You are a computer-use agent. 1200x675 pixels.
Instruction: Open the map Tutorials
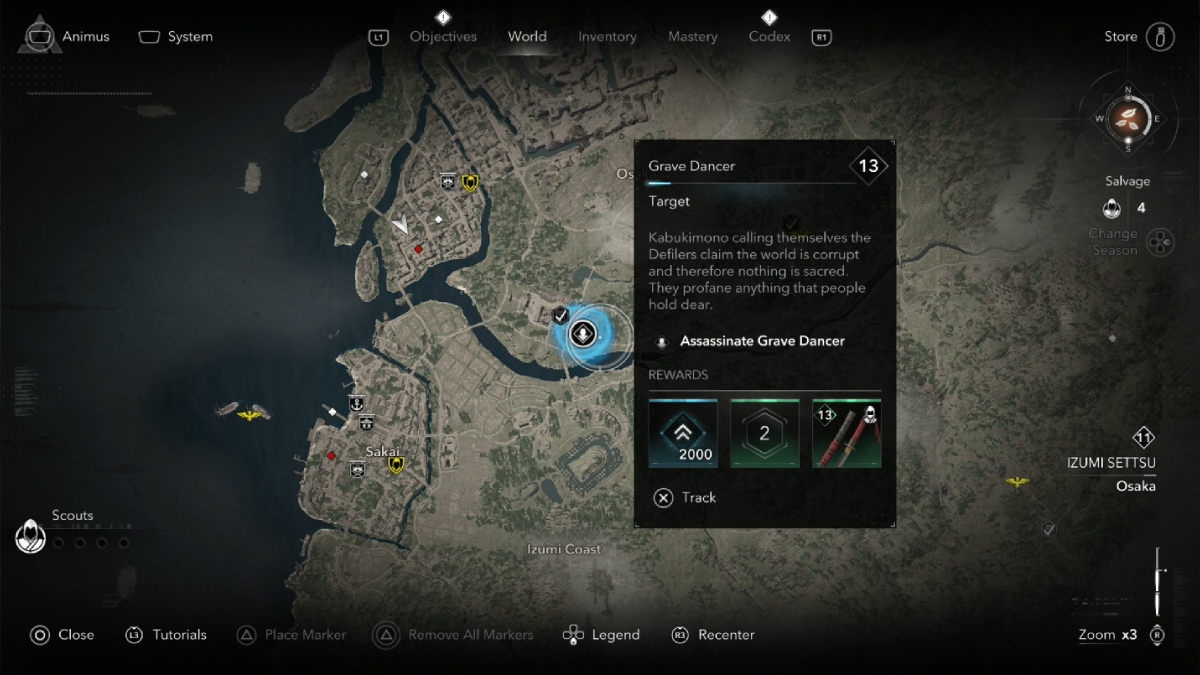pyautogui.click(x=166, y=635)
